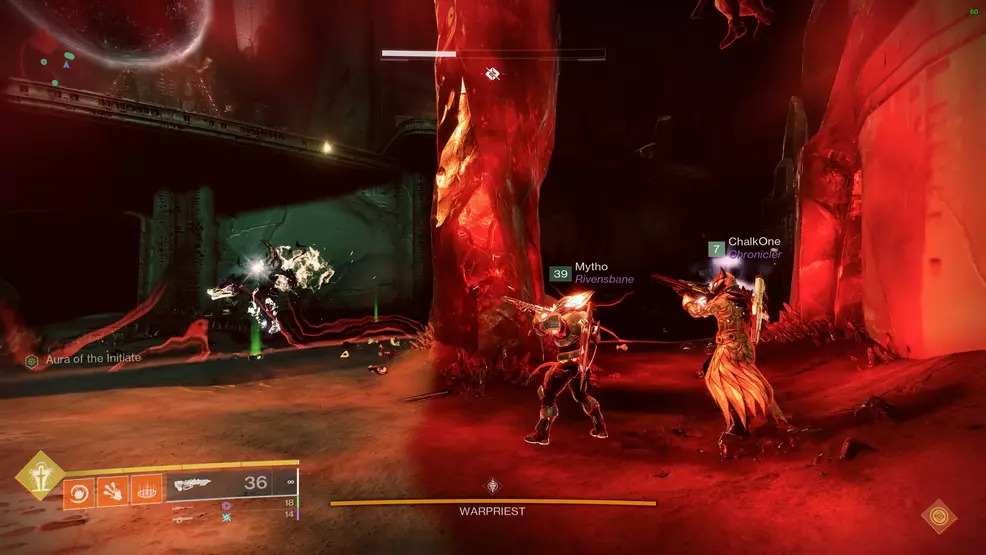Trigger the hand-shaped melee ability icon
The image size is (986, 555).
(x=113, y=490)
